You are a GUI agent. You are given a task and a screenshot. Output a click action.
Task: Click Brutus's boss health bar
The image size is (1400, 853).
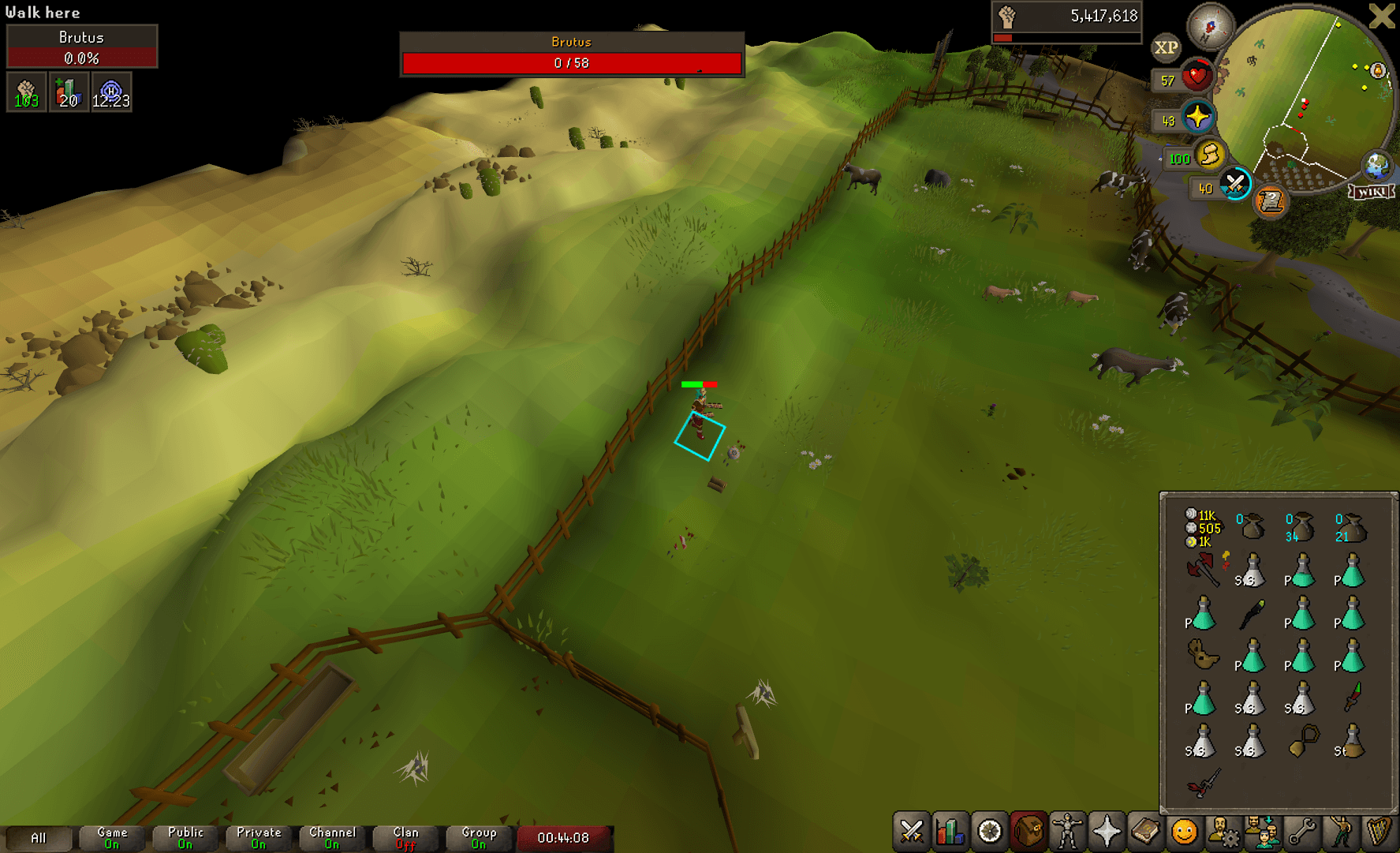pyautogui.click(x=571, y=54)
